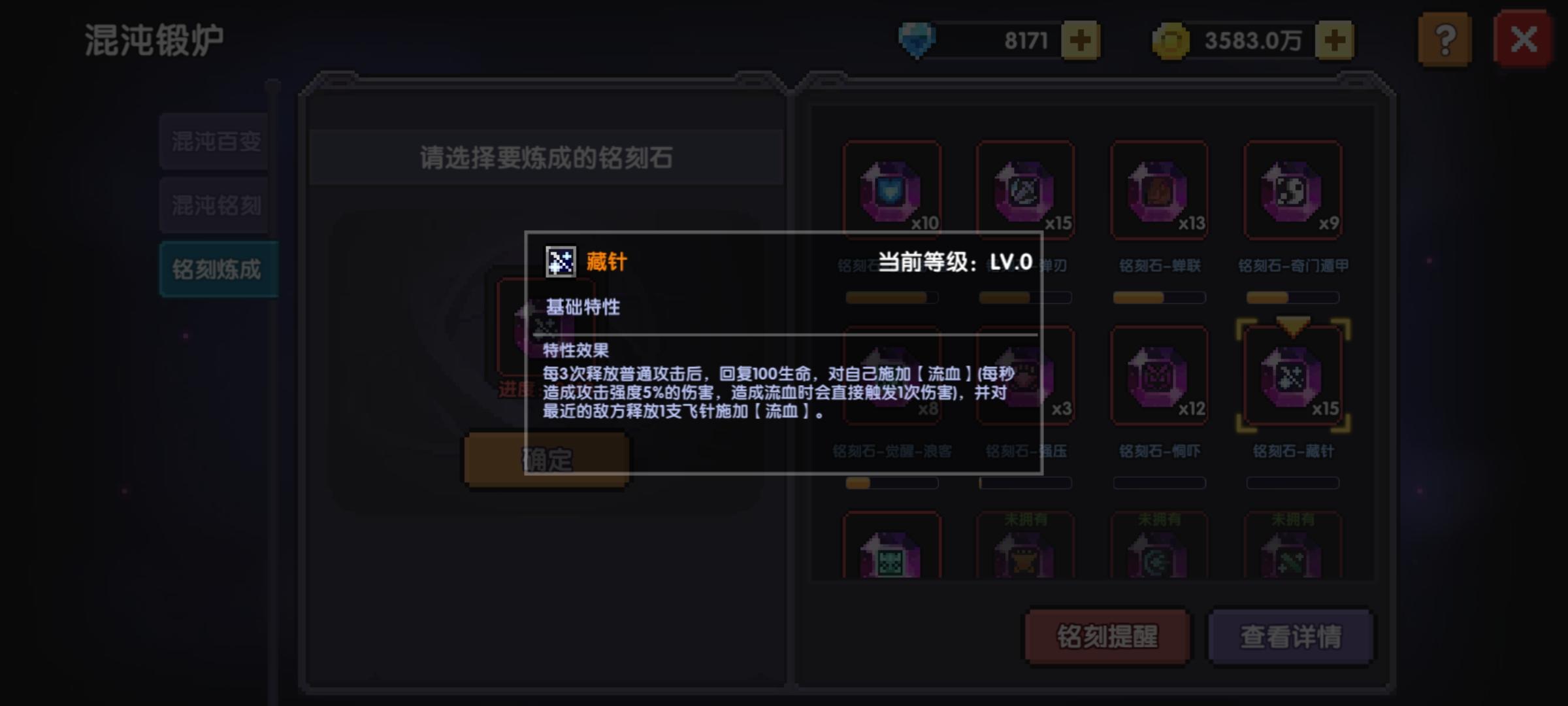Select the 铭刻石-奇门遁甲 stone icon

click(1293, 191)
